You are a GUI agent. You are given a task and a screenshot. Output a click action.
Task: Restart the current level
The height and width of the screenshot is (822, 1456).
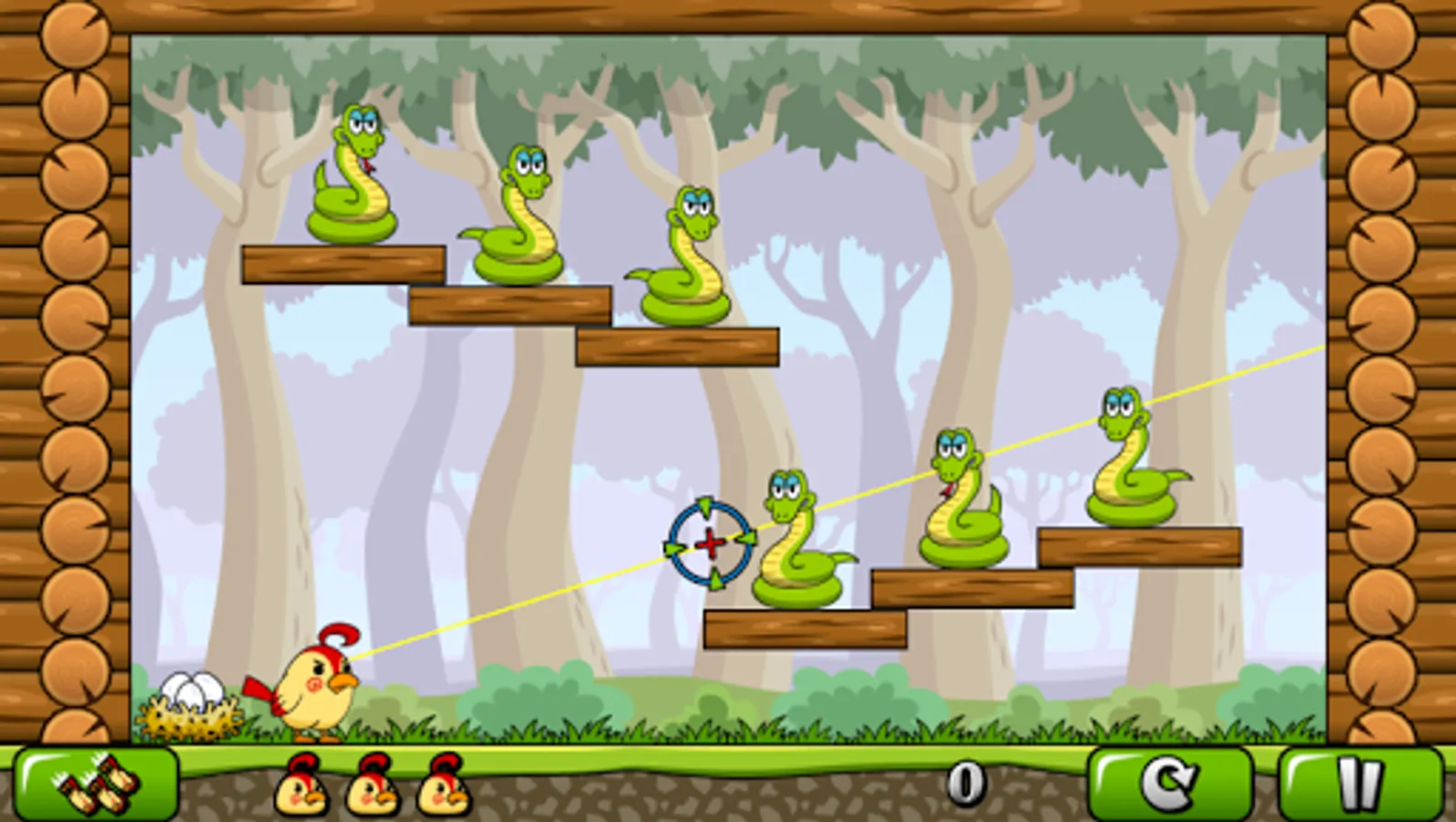tap(1172, 785)
